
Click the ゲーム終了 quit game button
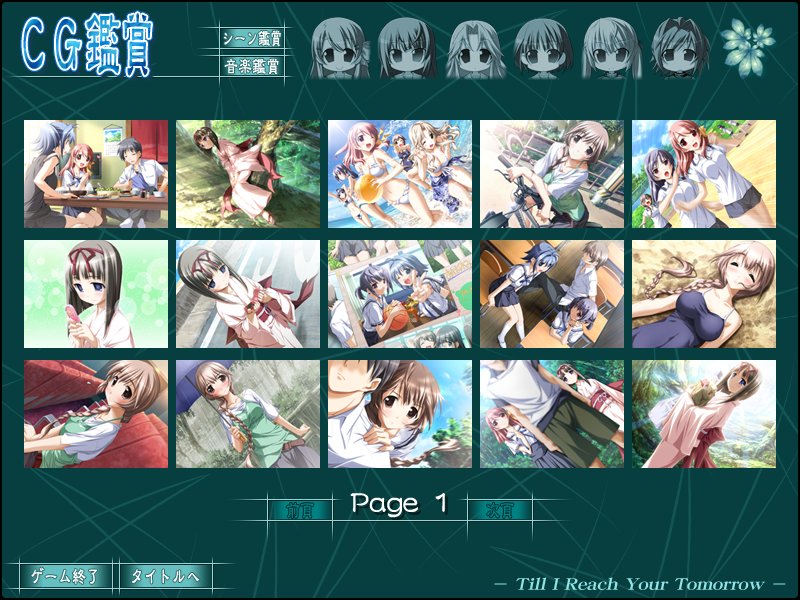[65, 576]
